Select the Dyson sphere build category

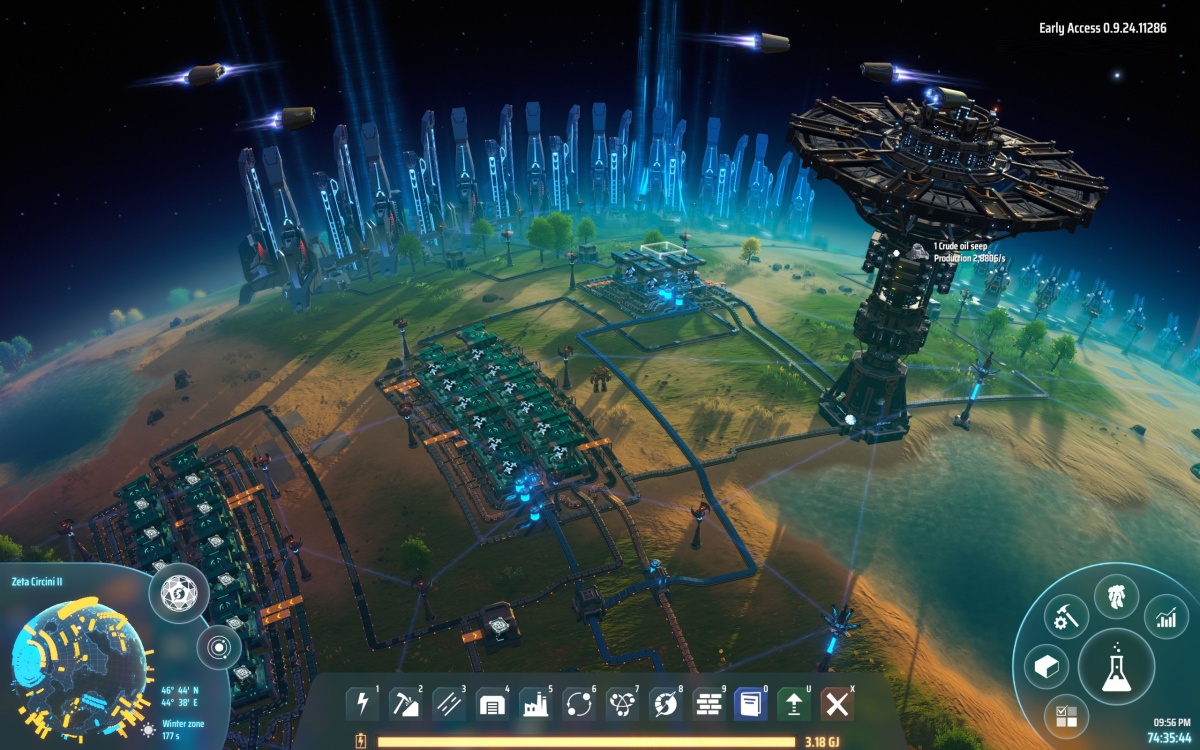(x=665, y=704)
